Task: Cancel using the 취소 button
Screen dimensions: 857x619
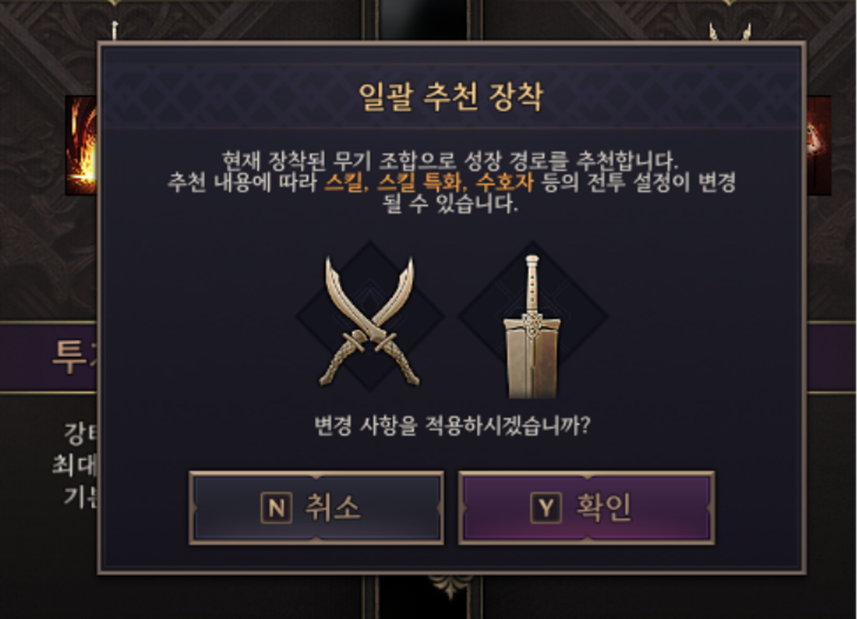Action: (316, 508)
